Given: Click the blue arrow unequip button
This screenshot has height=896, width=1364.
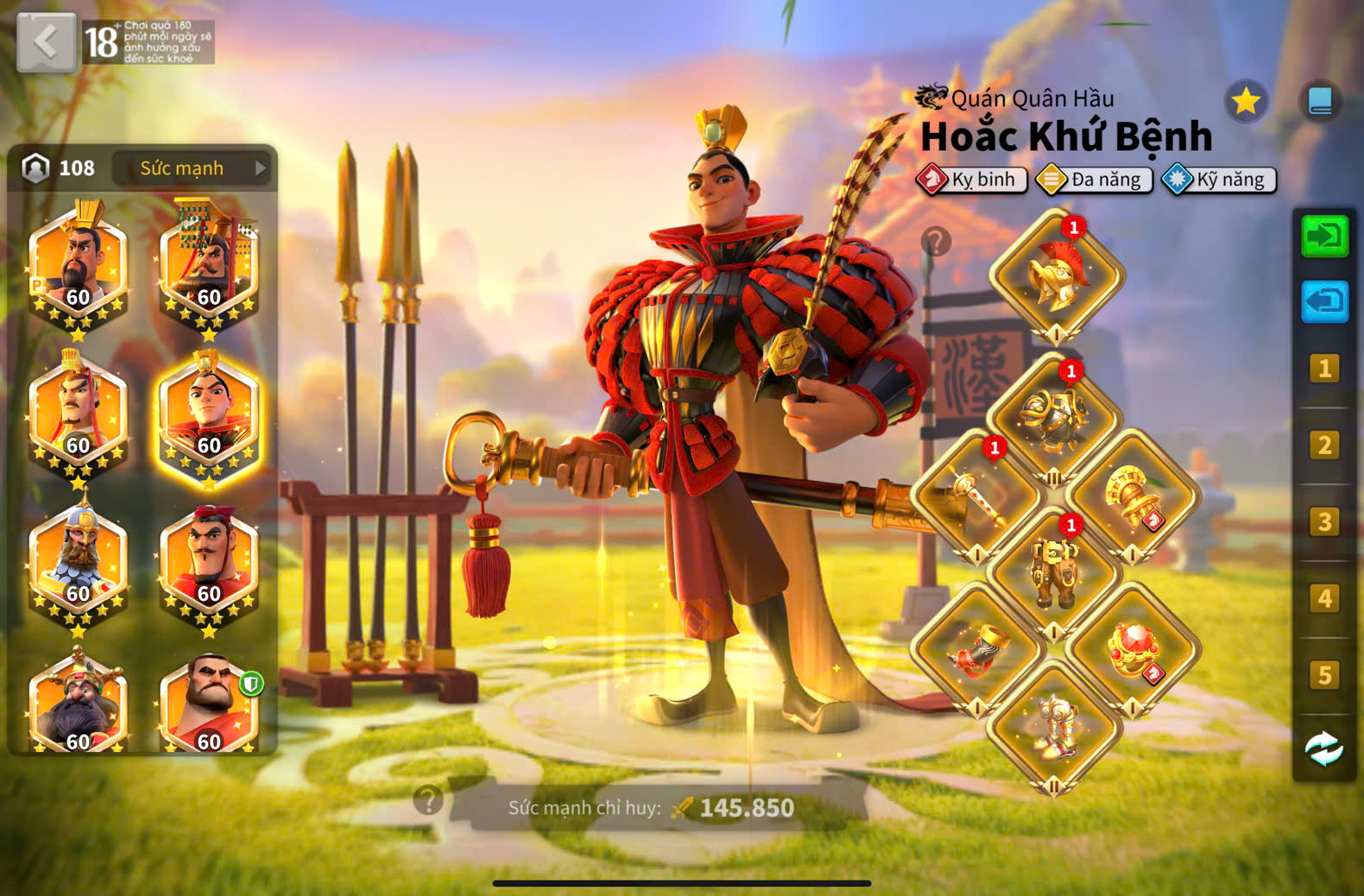Looking at the screenshot, I should point(1323,302).
